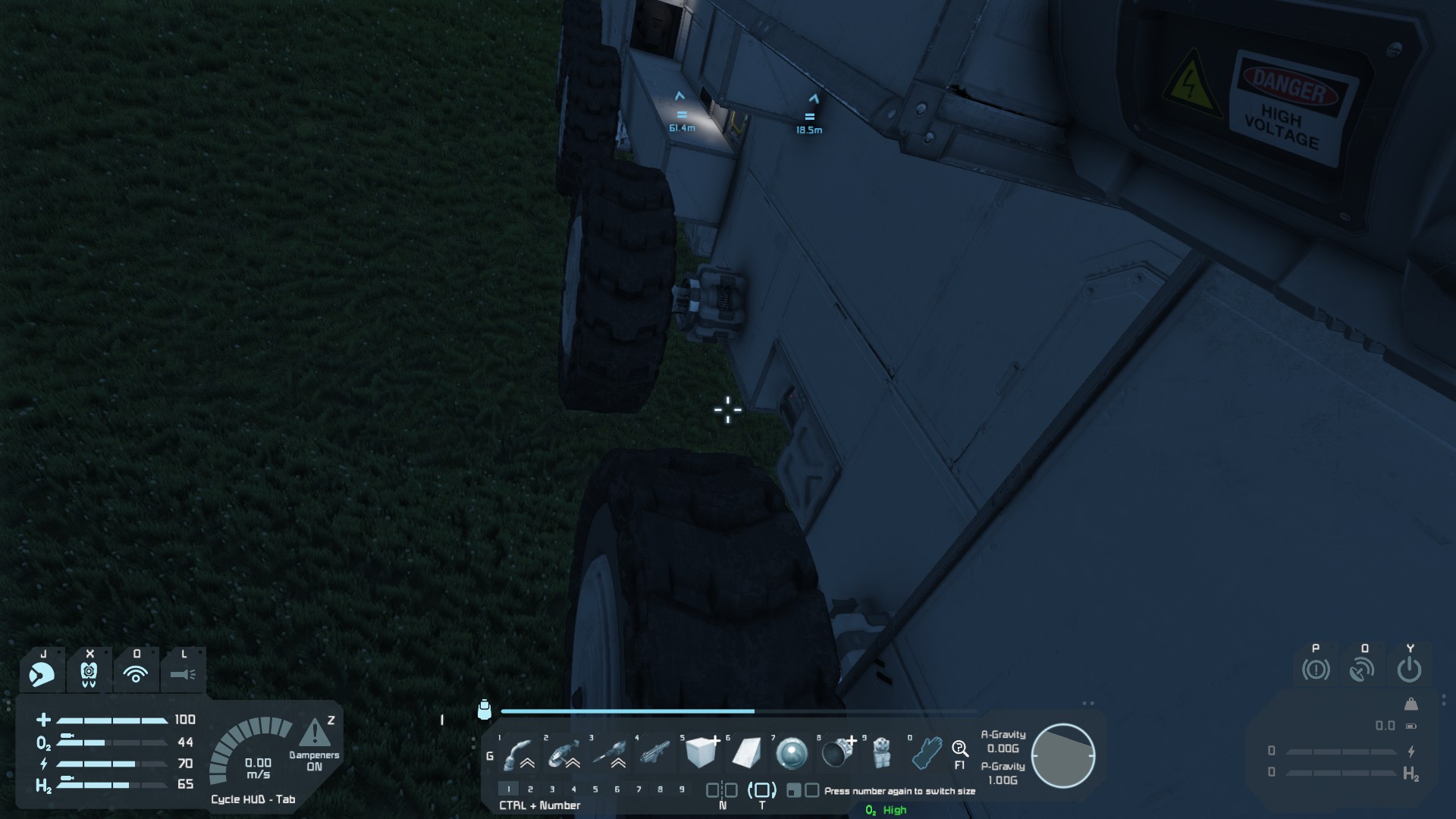
Task: Toggle the Dampeners warning triangle
Action: pyautogui.click(x=315, y=734)
